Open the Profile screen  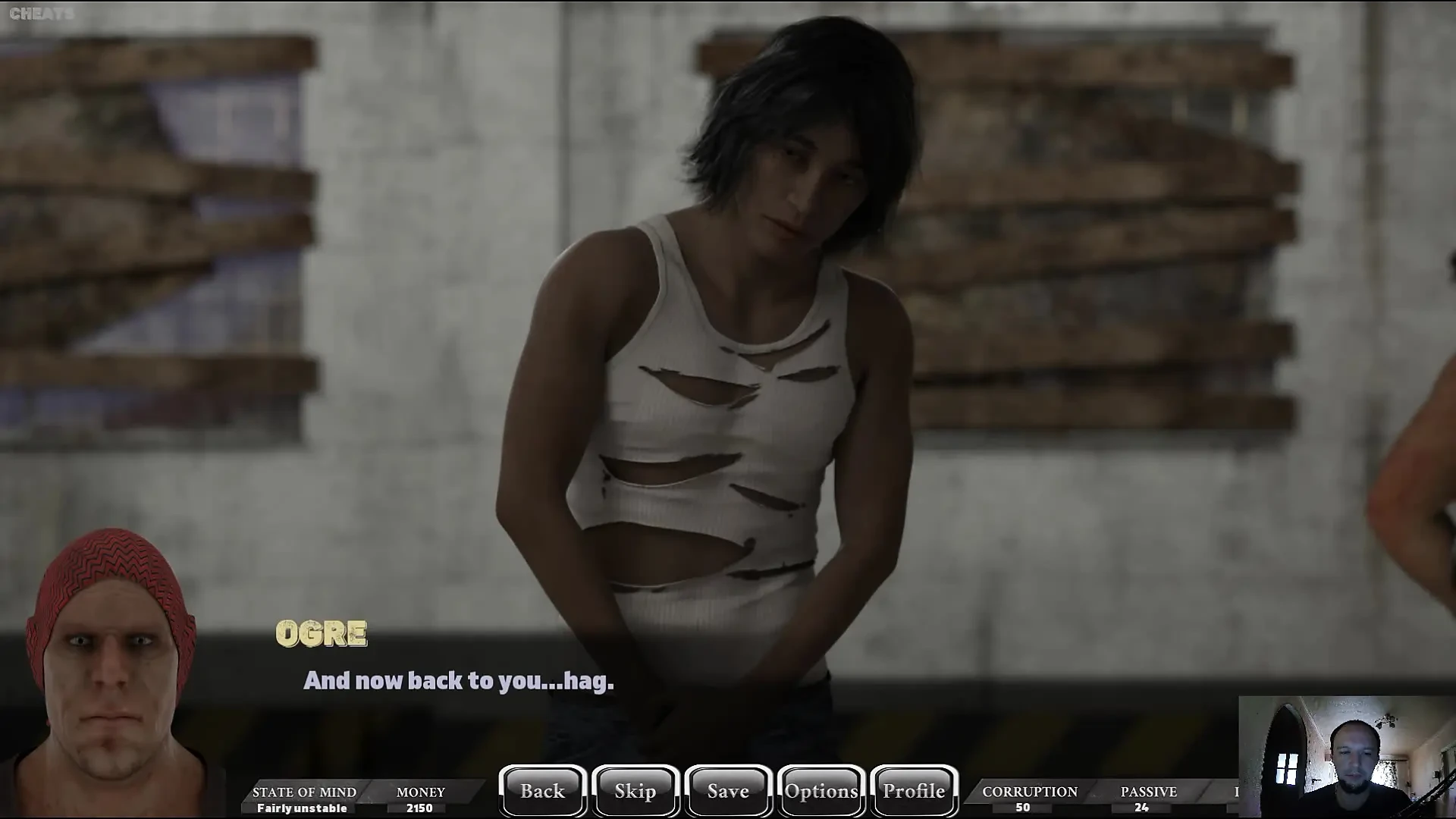pos(914,791)
